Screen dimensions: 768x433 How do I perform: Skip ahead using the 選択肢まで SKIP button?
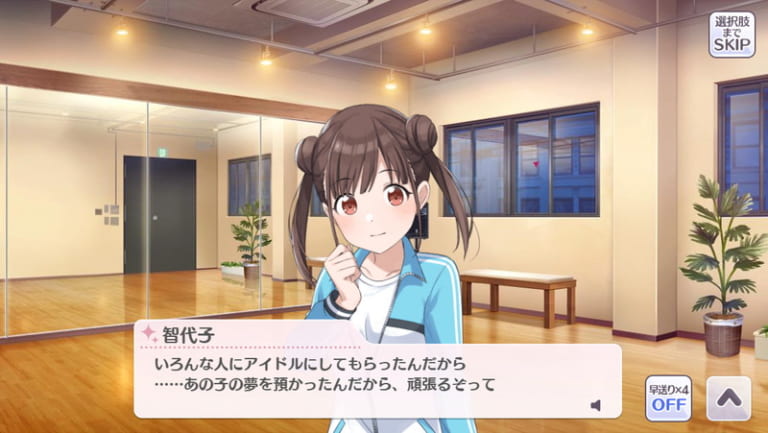pos(732,34)
